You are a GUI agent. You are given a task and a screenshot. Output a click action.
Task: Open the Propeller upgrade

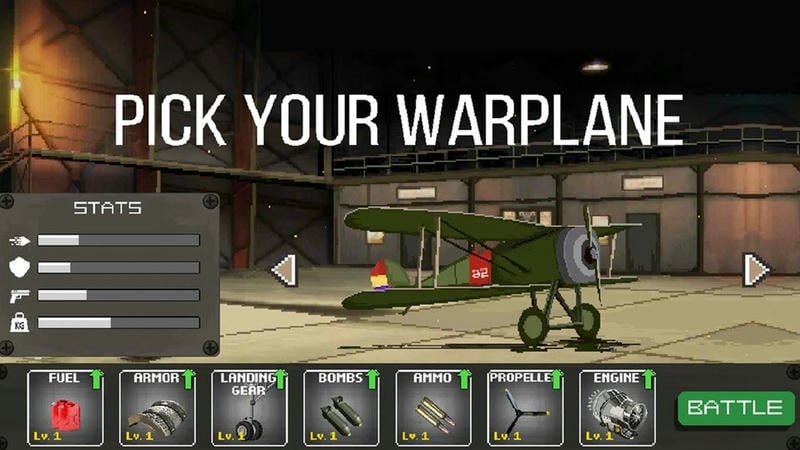tap(525, 407)
